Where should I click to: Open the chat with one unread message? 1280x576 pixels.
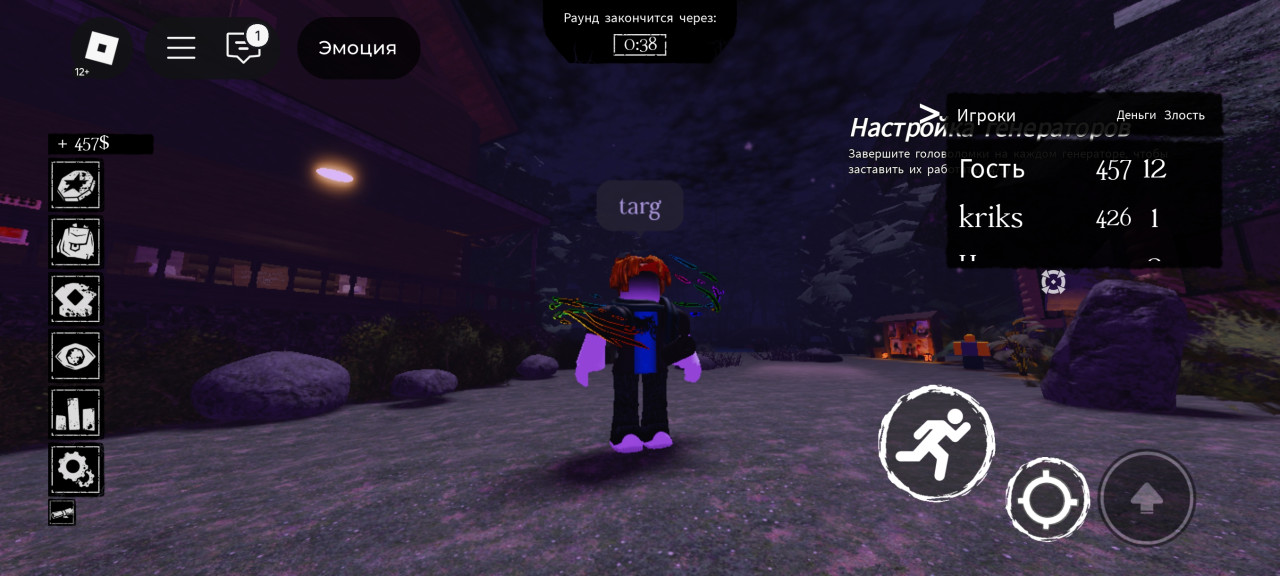tap(244, 47)
